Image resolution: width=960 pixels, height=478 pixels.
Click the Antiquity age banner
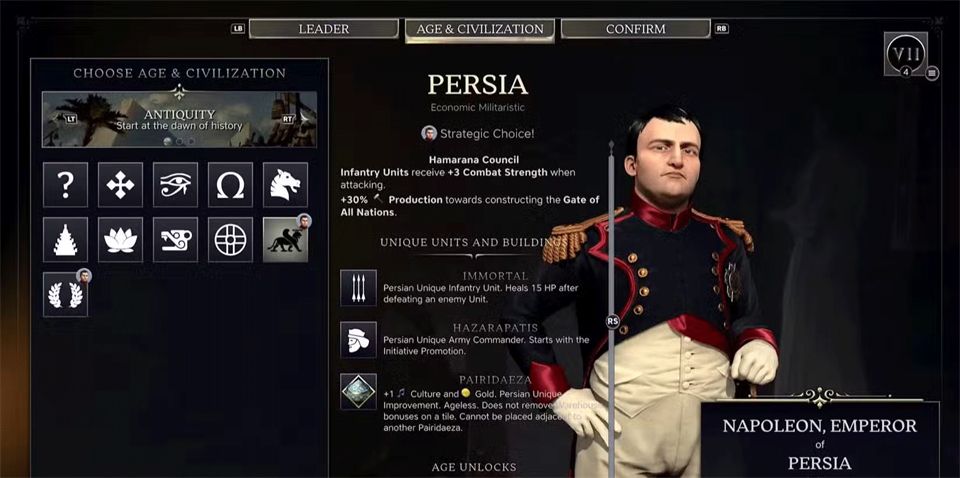point(179,119)
